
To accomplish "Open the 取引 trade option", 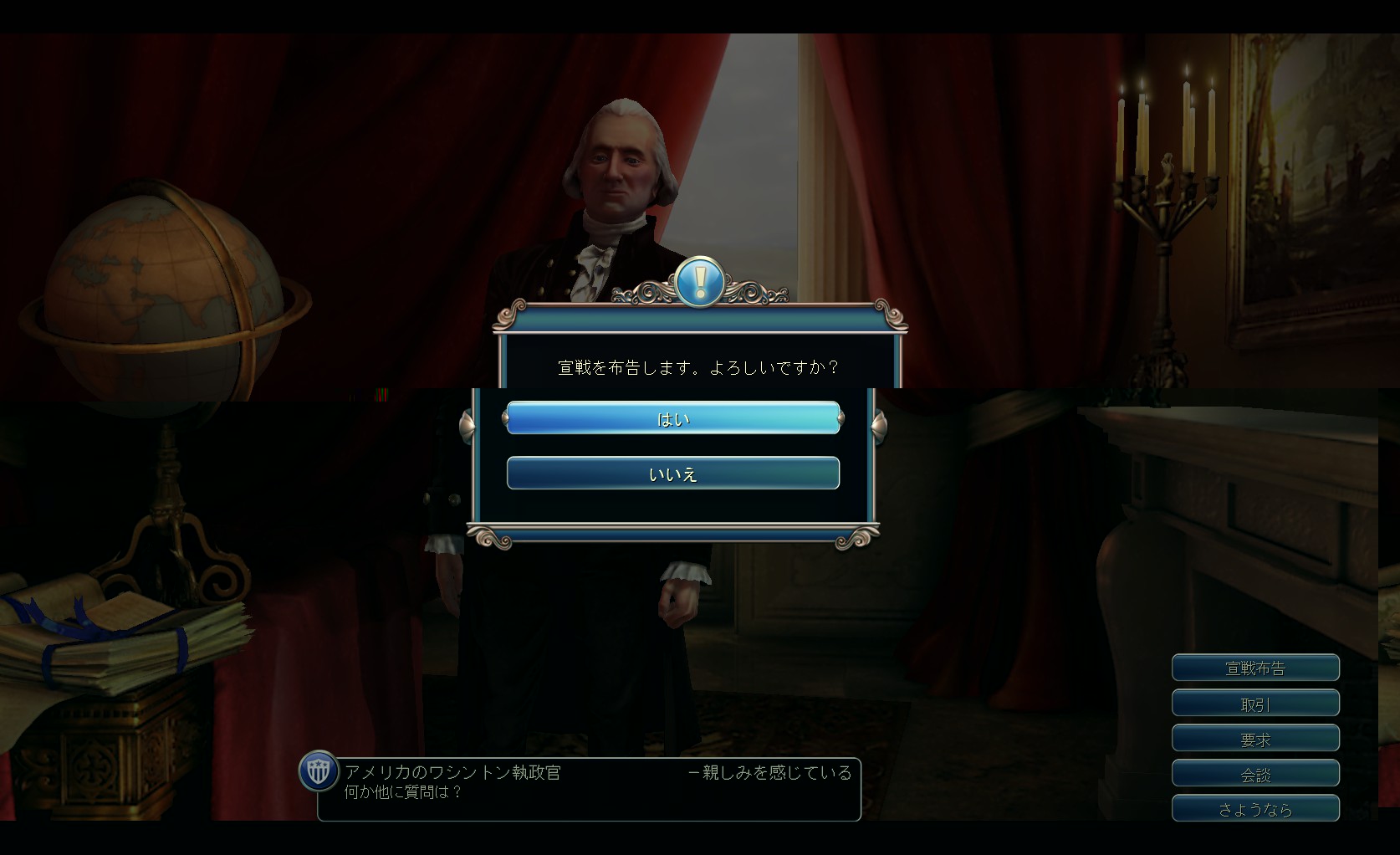I will tap(1255, 704).
